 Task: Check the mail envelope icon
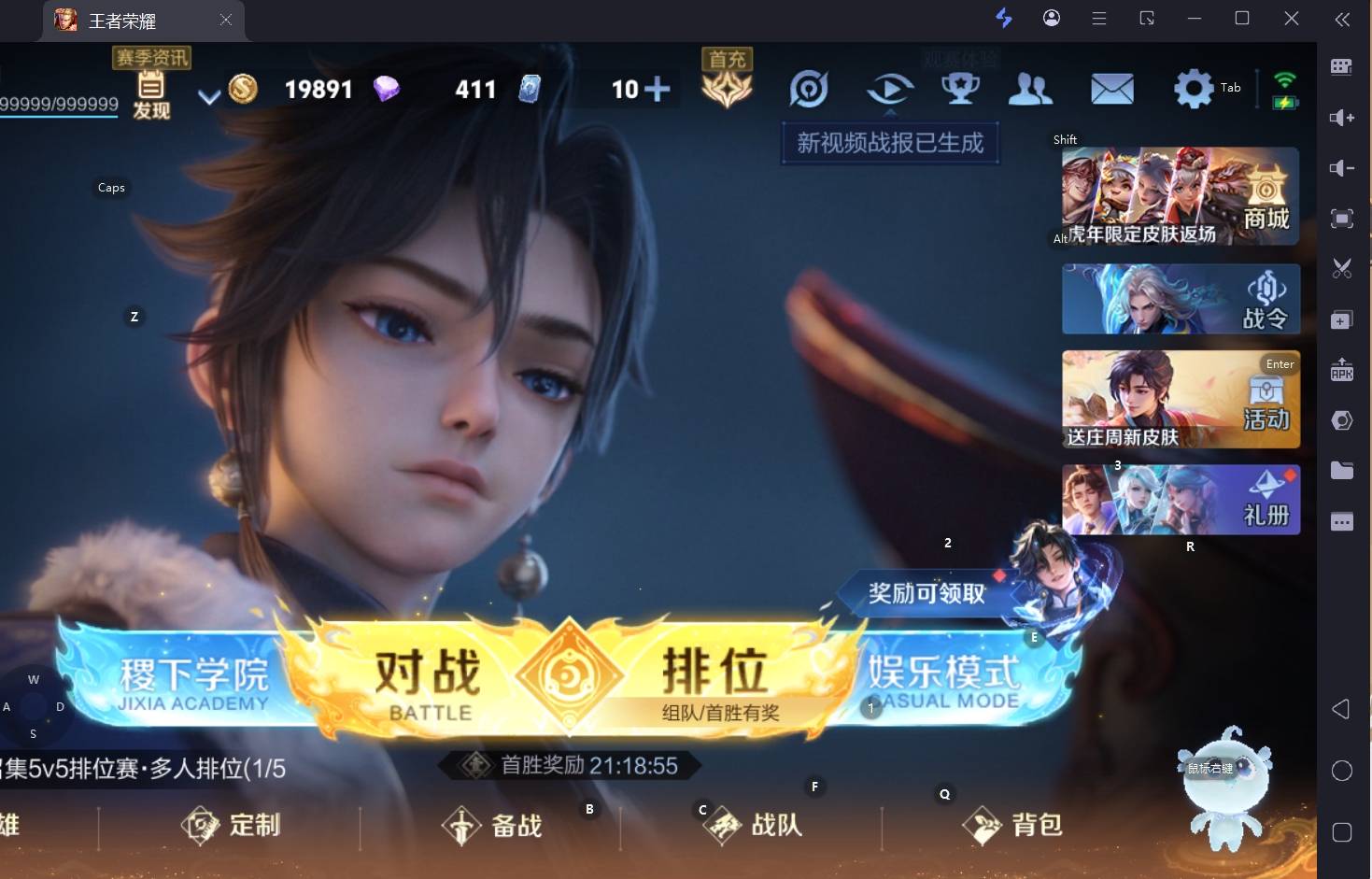pyautogui.click(x=1111, y=90)
